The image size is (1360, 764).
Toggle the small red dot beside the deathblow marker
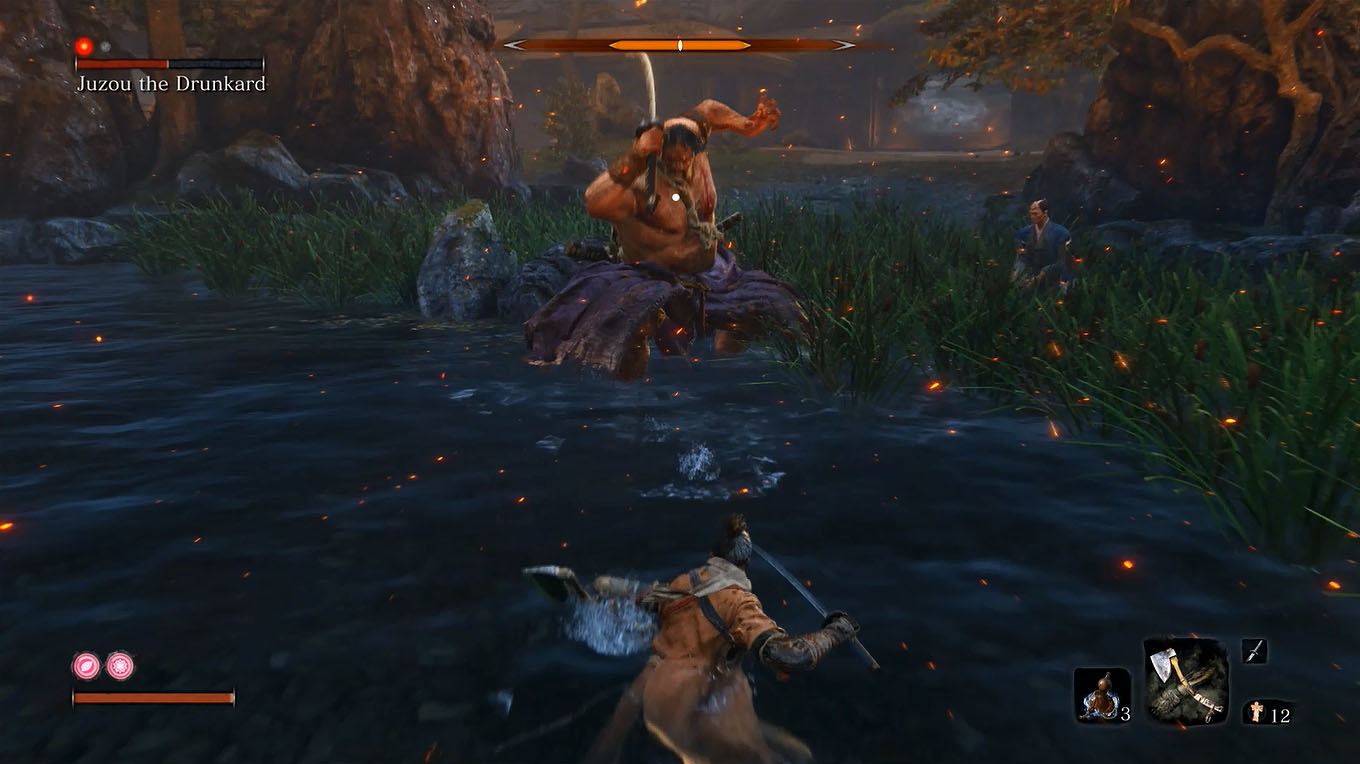[105, 46]
